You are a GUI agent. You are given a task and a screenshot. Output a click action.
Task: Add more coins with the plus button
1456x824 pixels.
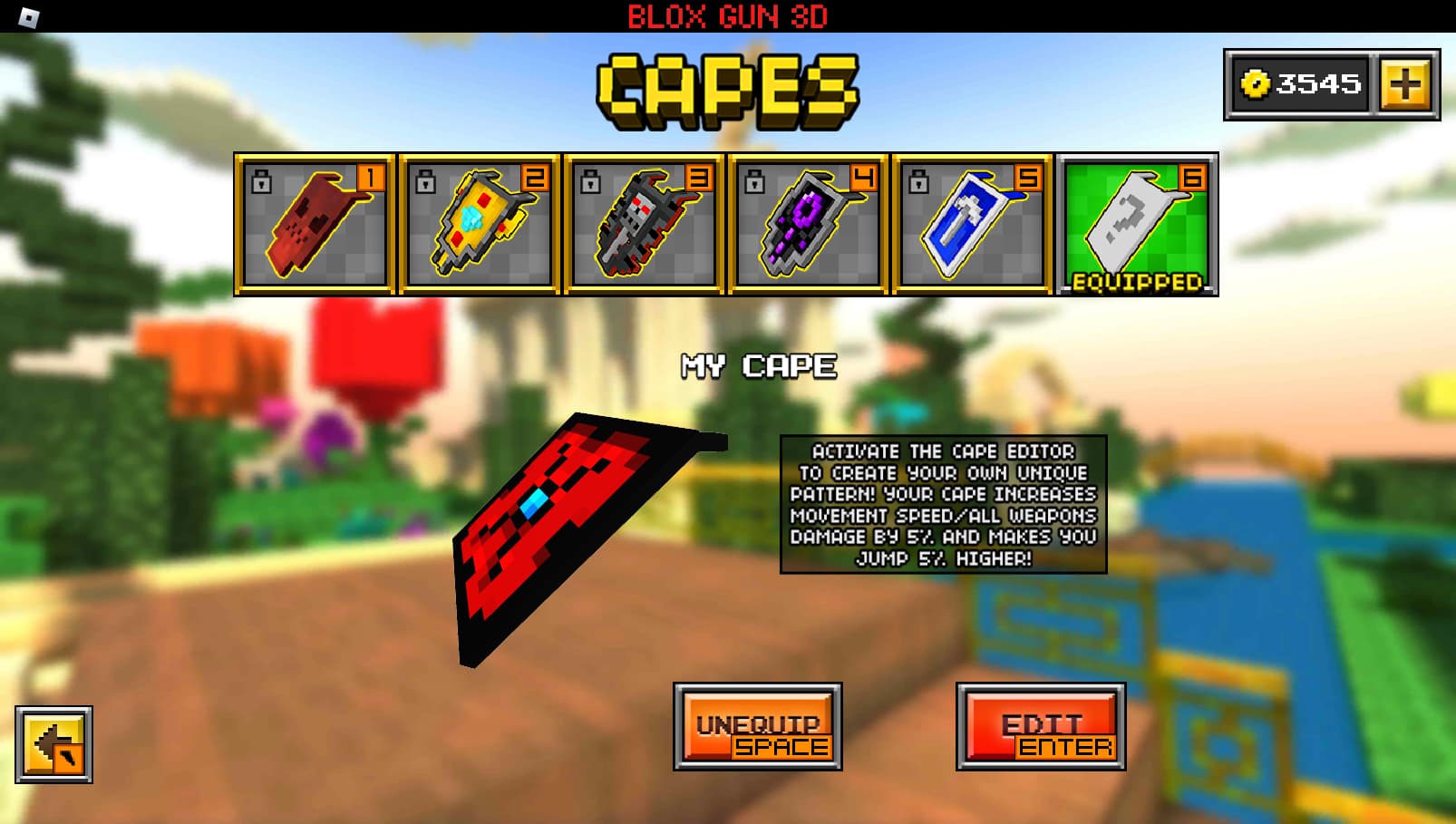(1404, 85)
